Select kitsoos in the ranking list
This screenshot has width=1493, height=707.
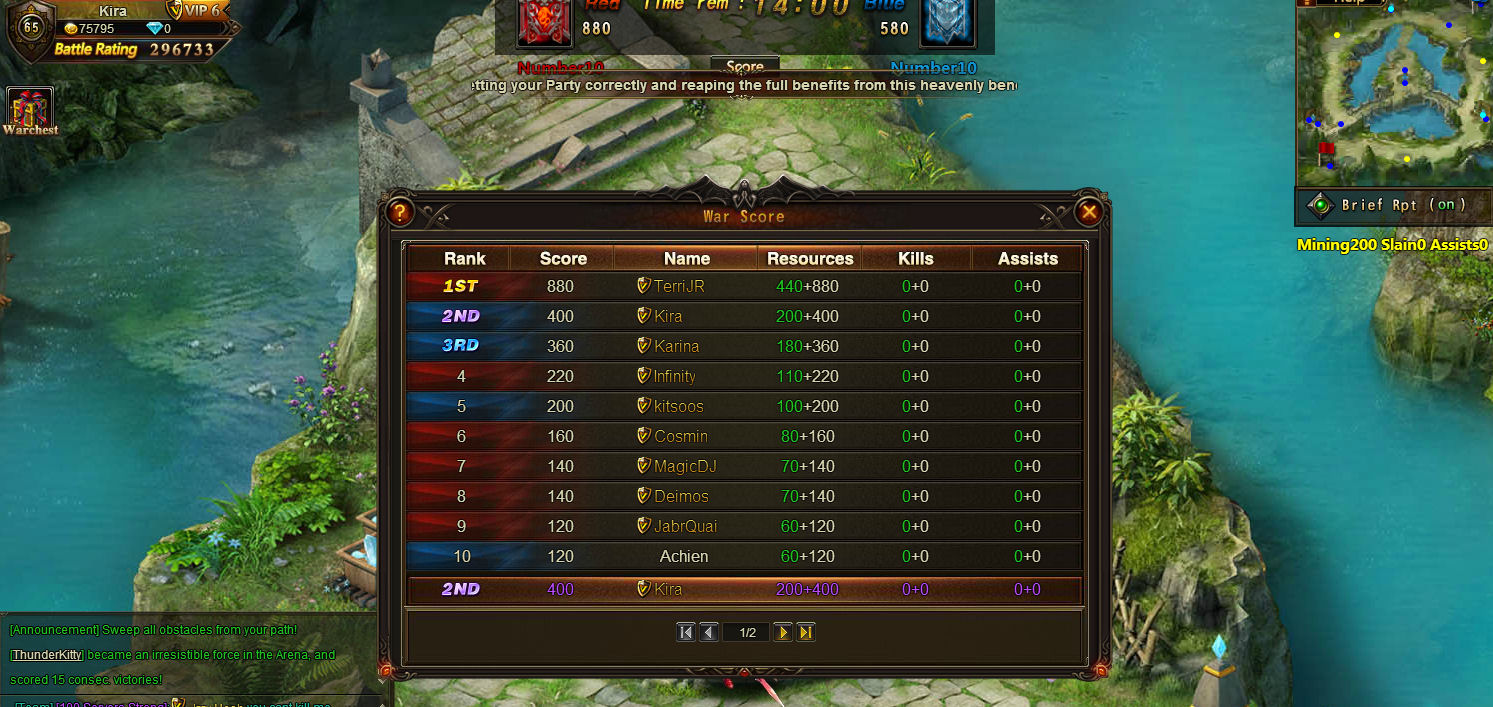[x=744, y=406]
